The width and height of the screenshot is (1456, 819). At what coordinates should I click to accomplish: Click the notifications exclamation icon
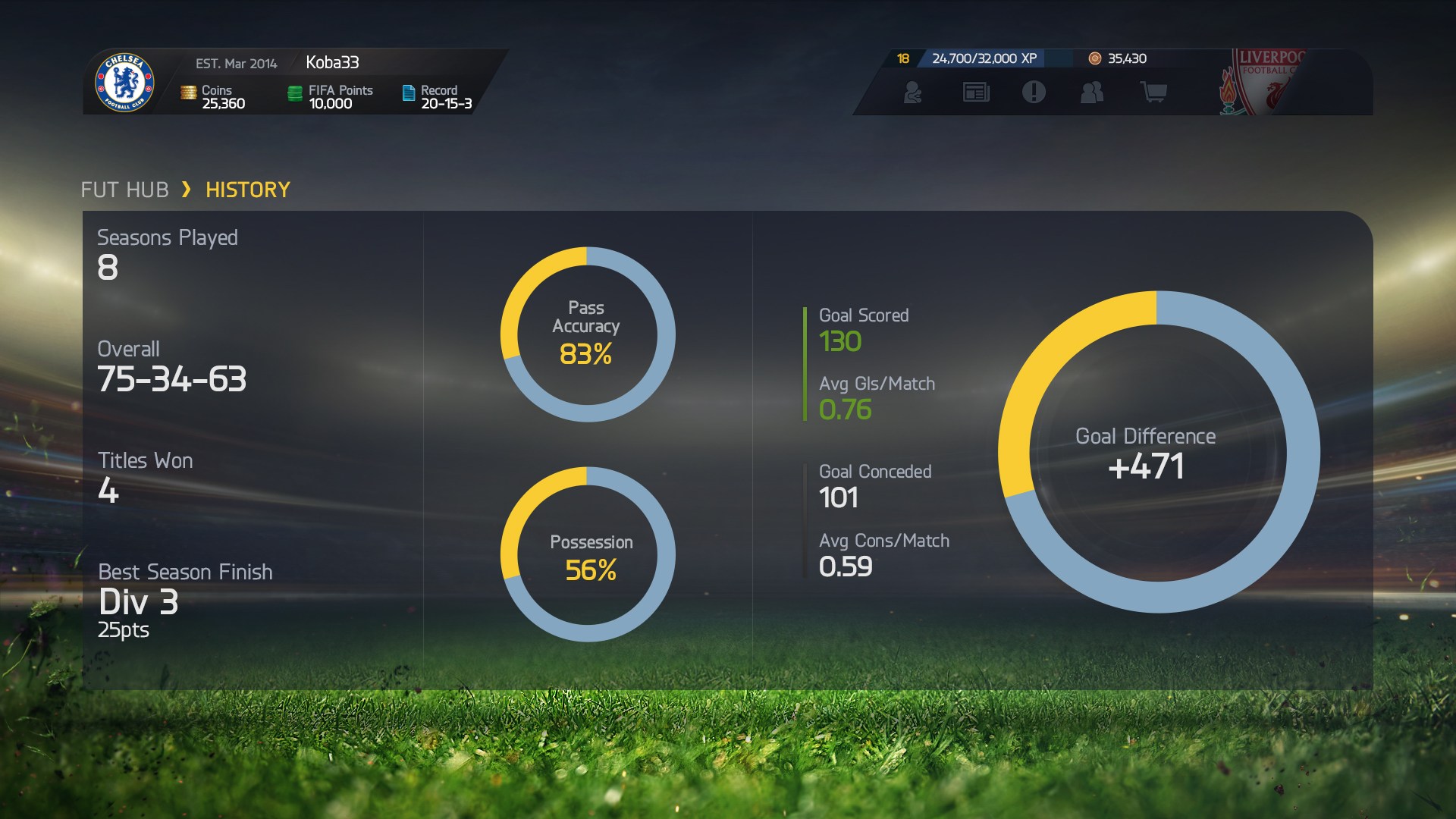pos(1034,93)
